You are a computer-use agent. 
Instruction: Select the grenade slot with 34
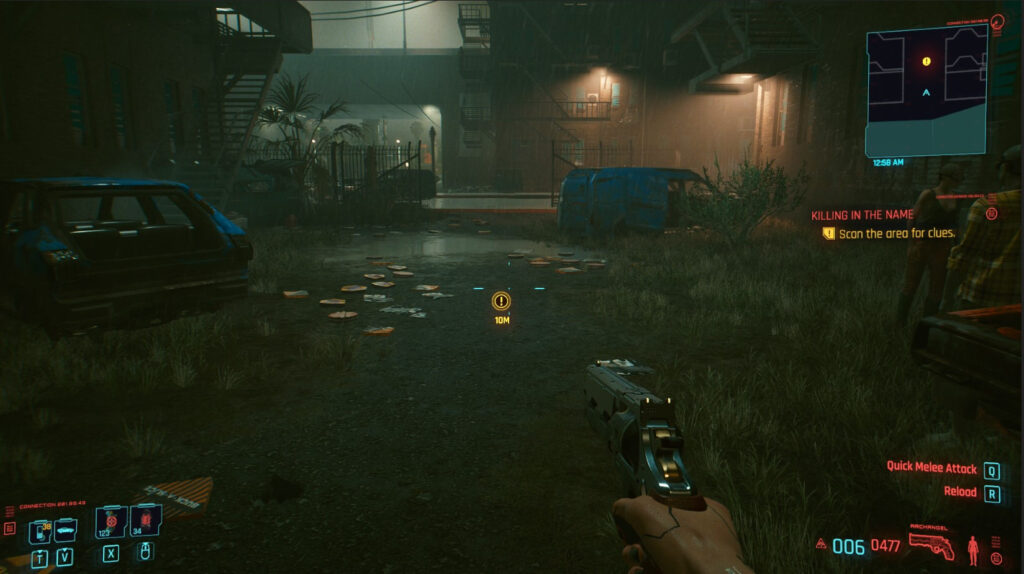(145, 522)
